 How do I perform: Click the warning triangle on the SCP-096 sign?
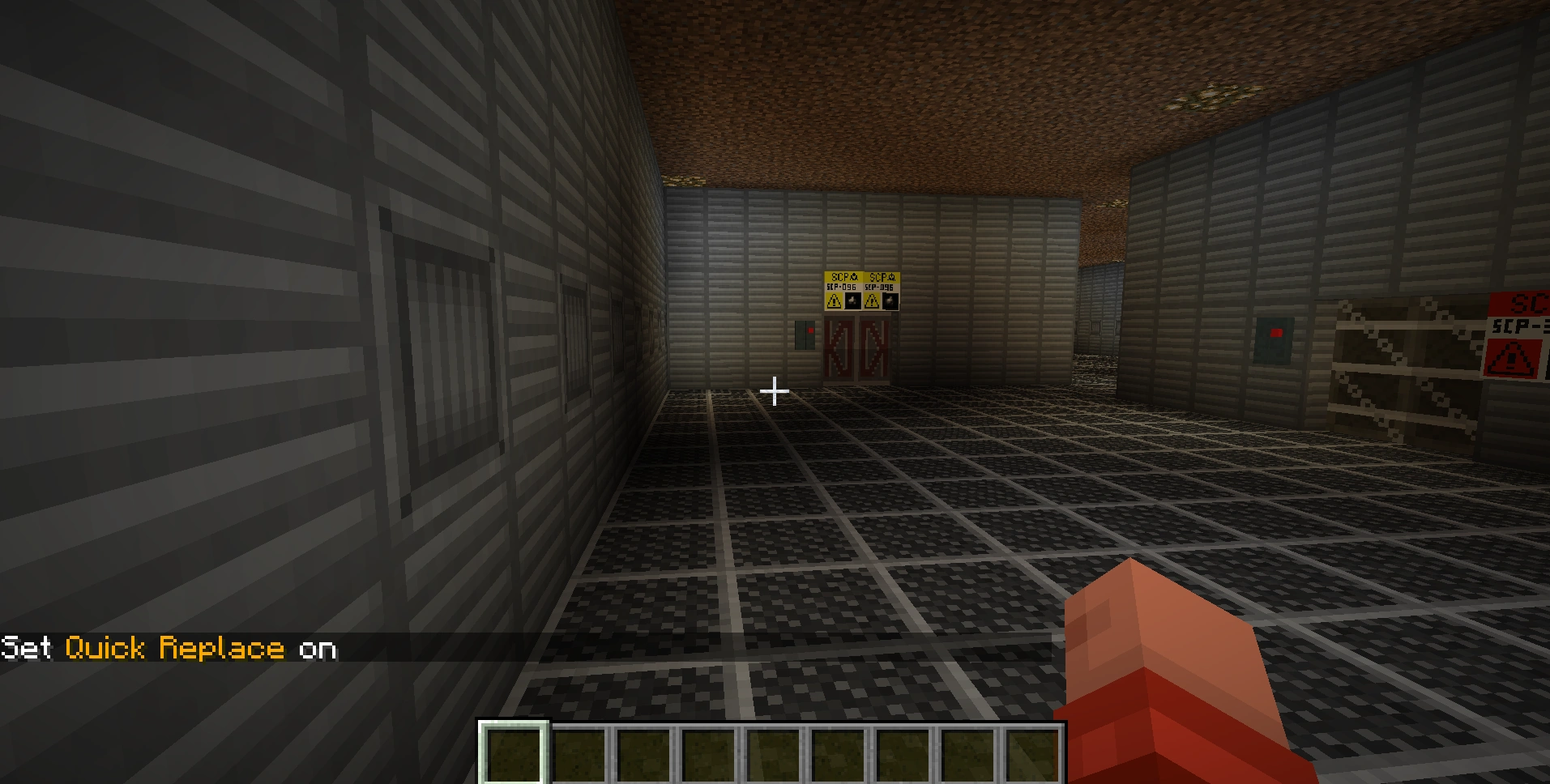[x=833, y=300]
